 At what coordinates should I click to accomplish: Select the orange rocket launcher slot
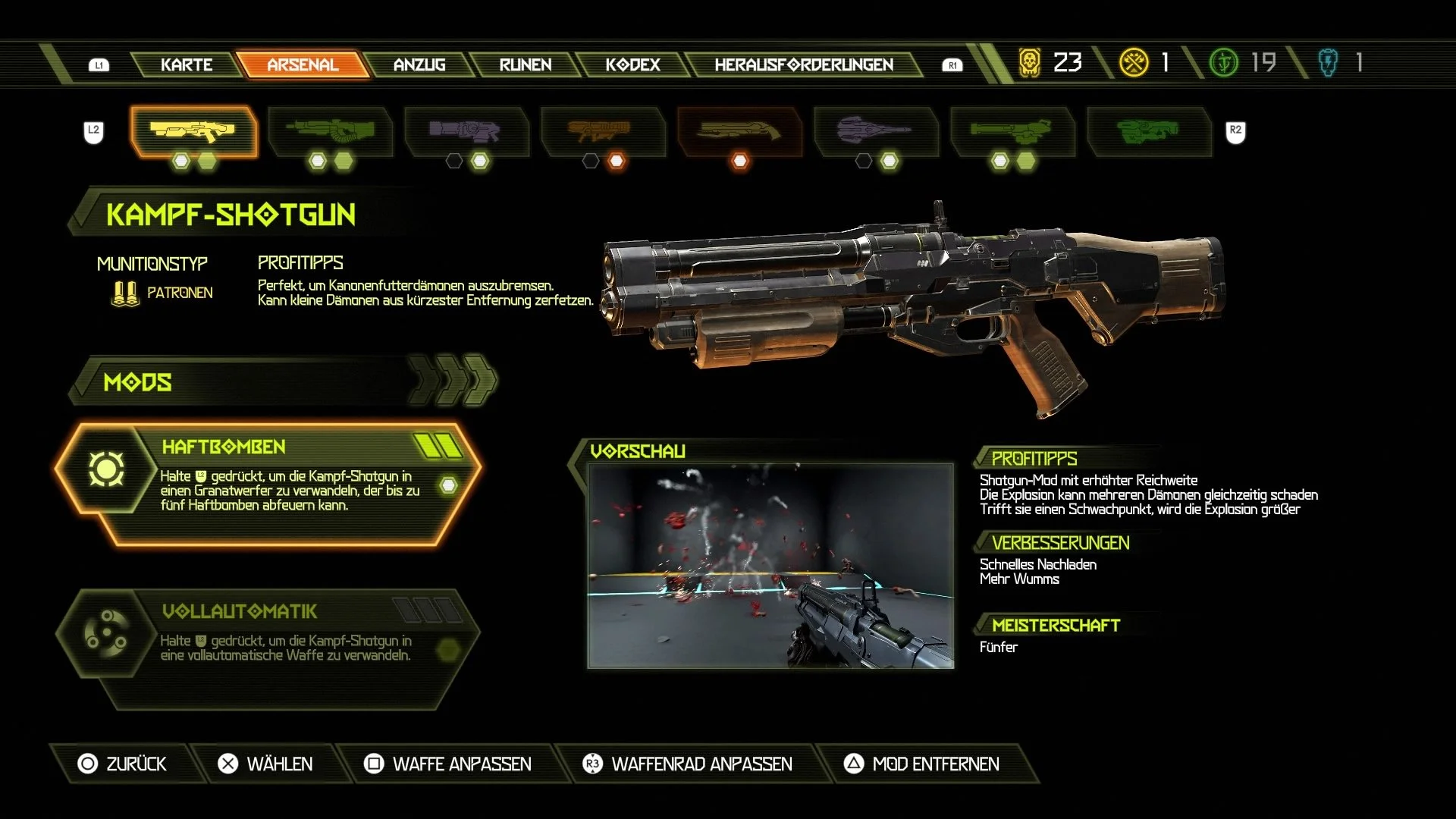pyautogui.click(x=602, y=132)
